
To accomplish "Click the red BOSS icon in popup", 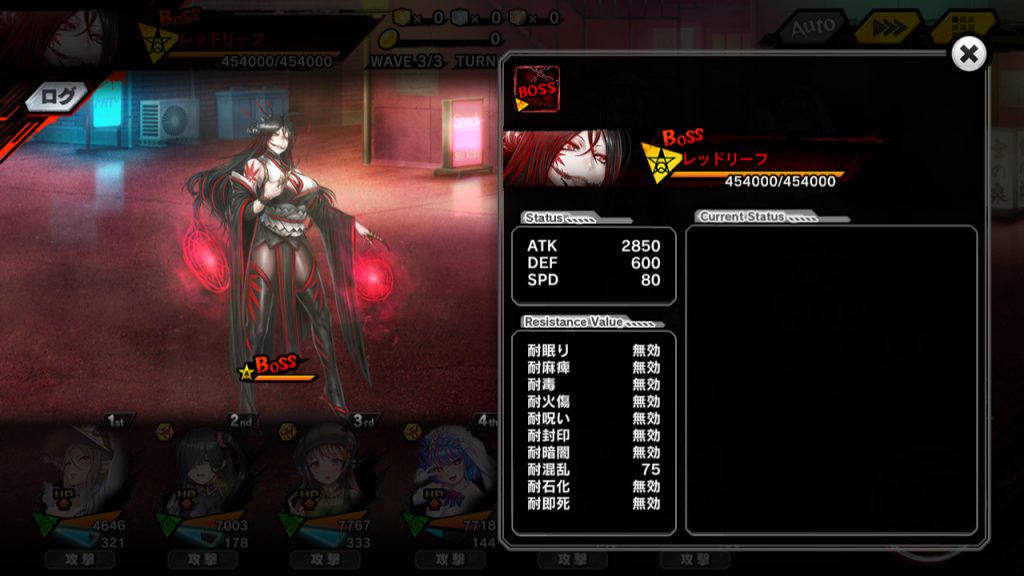I will pyautogui.click(x=537, y=89).
